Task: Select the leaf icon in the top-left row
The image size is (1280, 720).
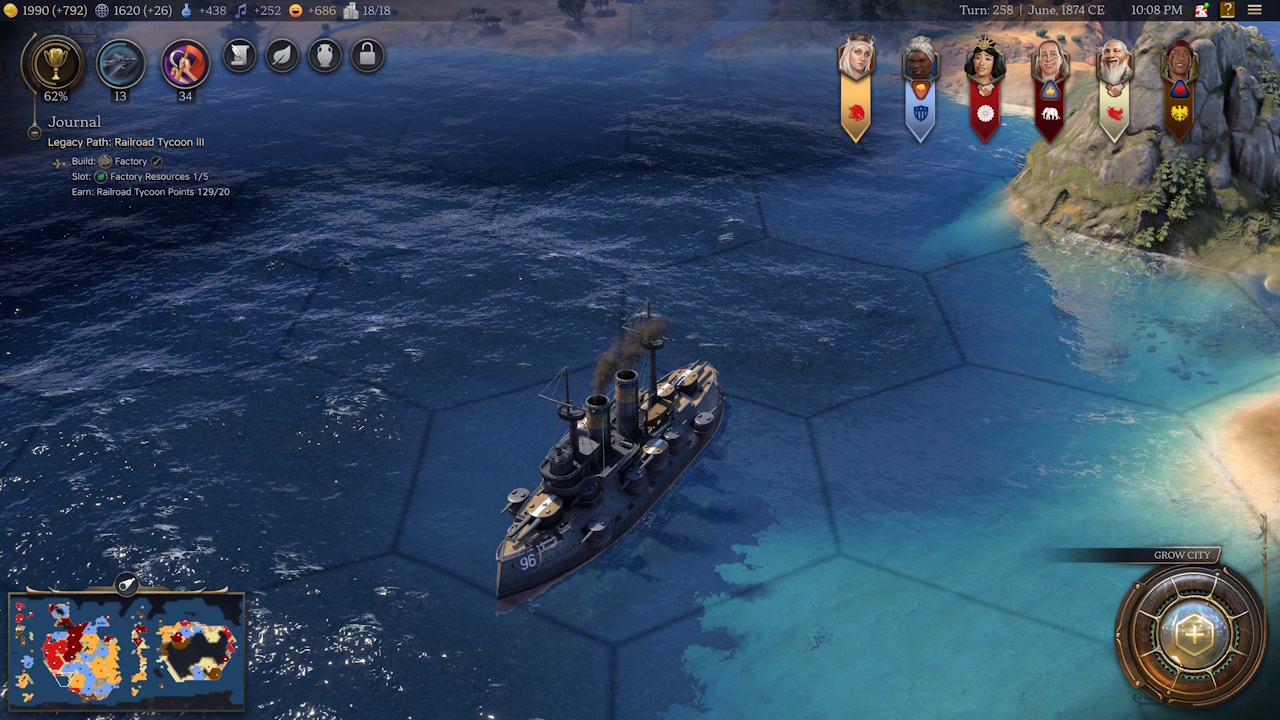Action: [281, 56]
